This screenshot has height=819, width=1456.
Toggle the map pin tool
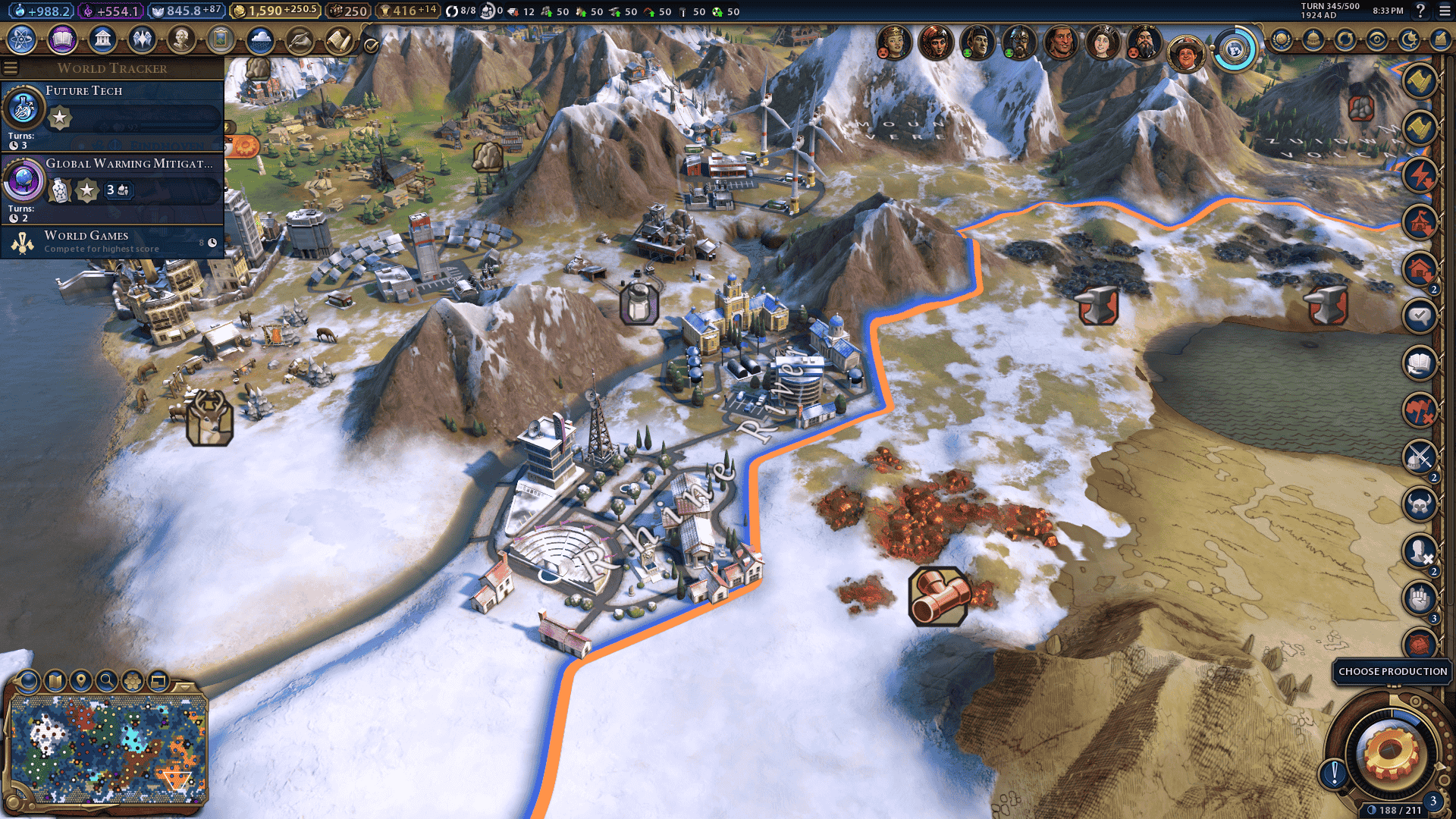[80, 680]
